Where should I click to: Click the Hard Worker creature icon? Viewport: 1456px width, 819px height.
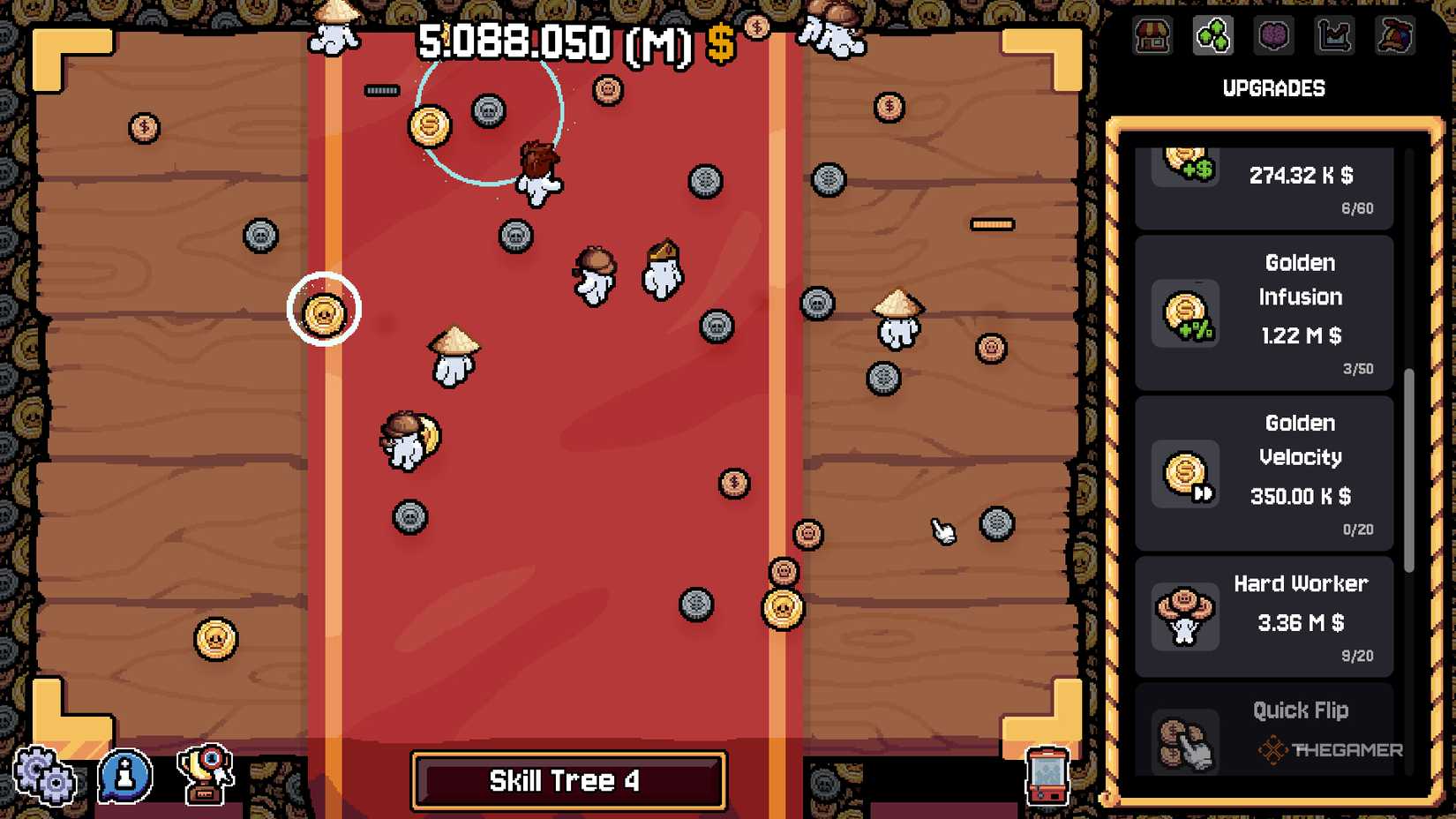tap(1185, 615)
